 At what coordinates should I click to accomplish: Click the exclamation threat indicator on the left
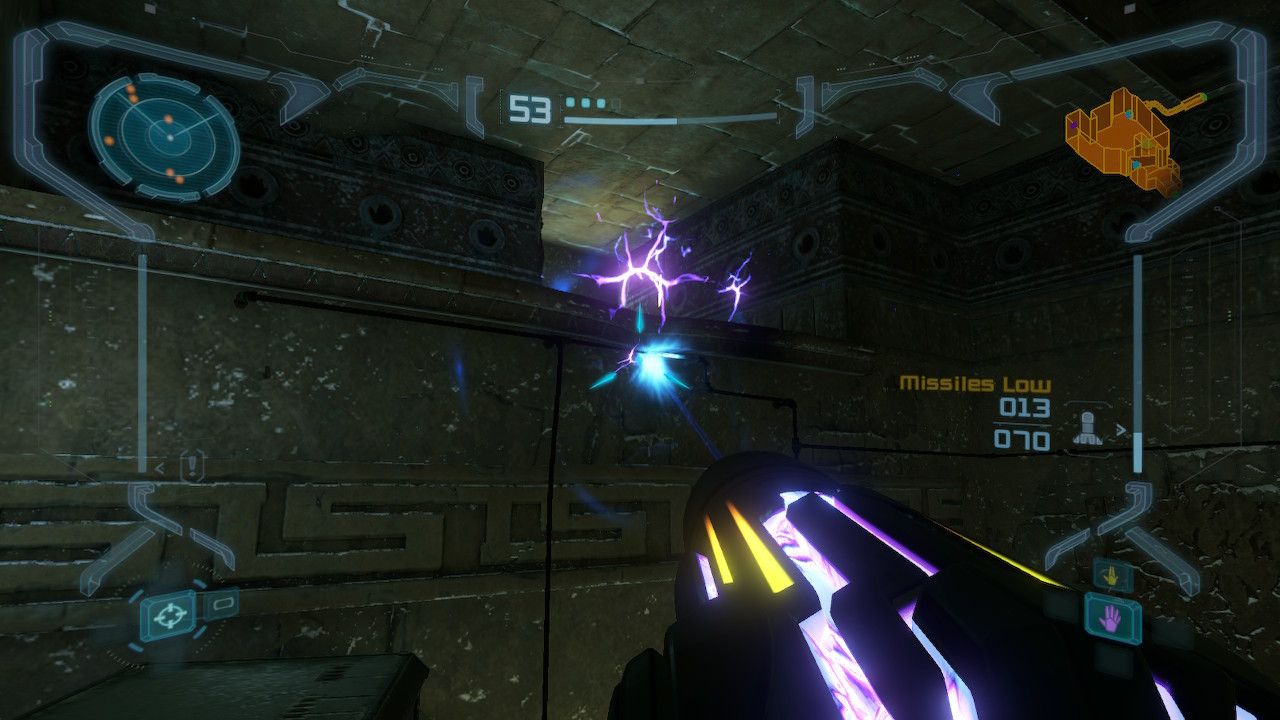tap(191, 464)
